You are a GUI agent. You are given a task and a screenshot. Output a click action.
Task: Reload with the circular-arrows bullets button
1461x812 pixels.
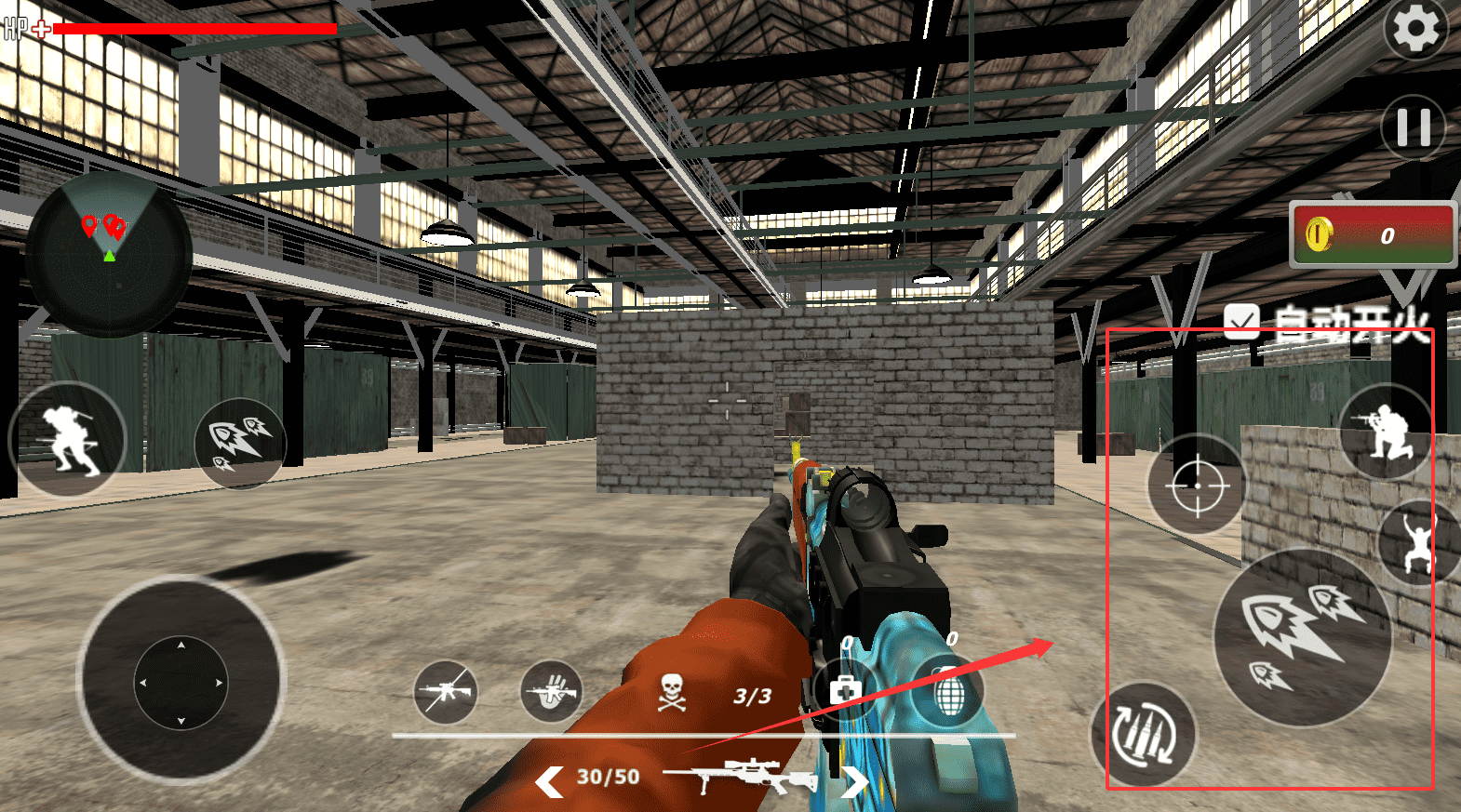(1144, 735)
